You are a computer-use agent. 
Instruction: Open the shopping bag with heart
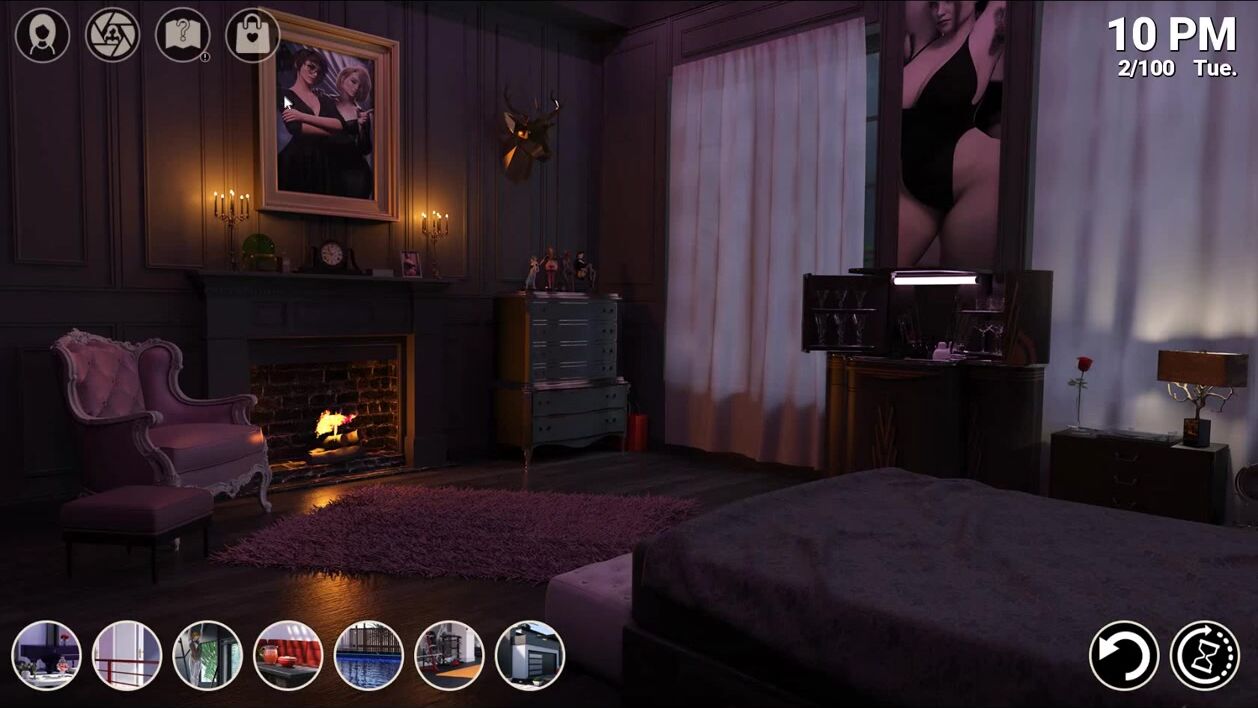252,36
